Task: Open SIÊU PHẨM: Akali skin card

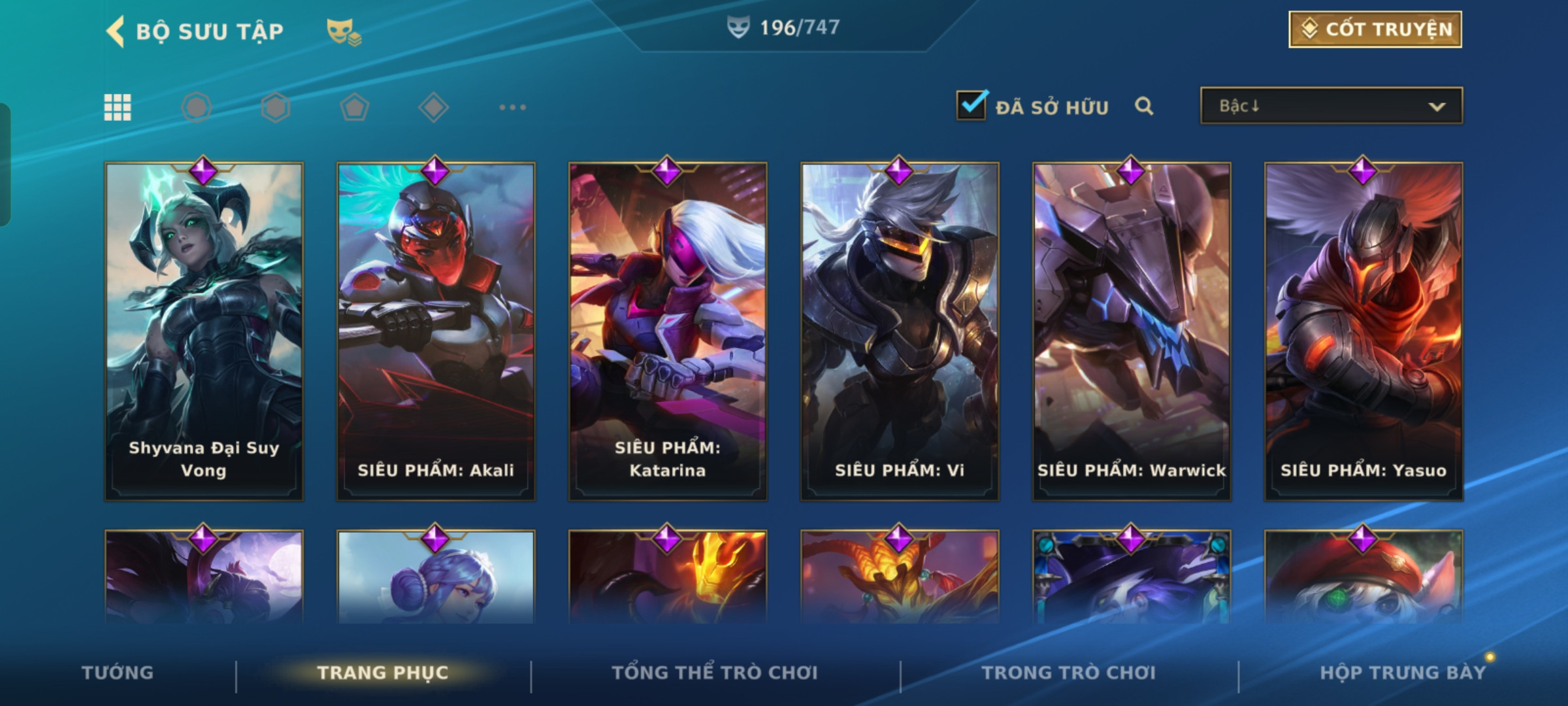Action: (436, 331)
